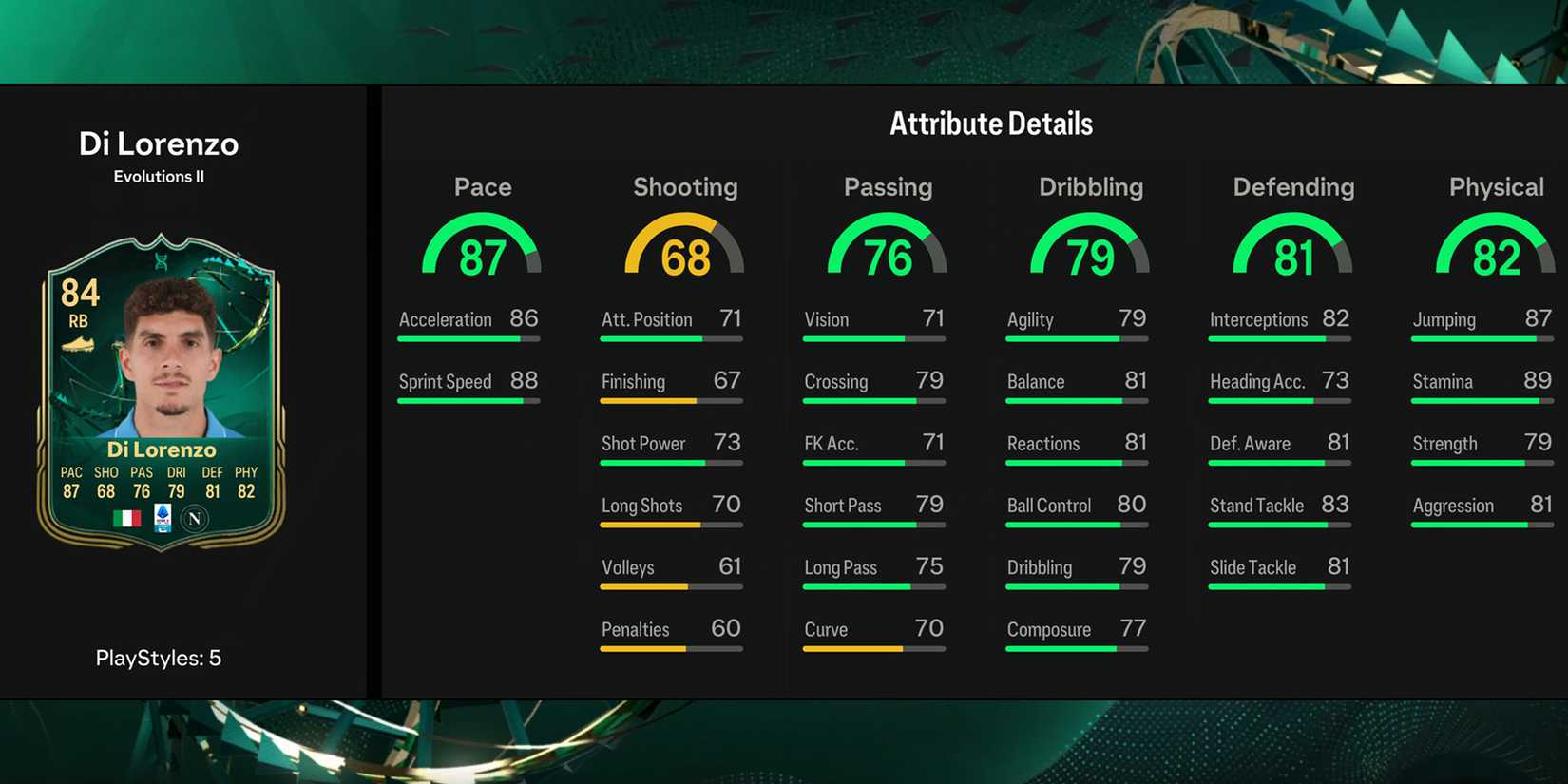
Task: Select the Attribute Details header
Action: (x=991, y=123)
